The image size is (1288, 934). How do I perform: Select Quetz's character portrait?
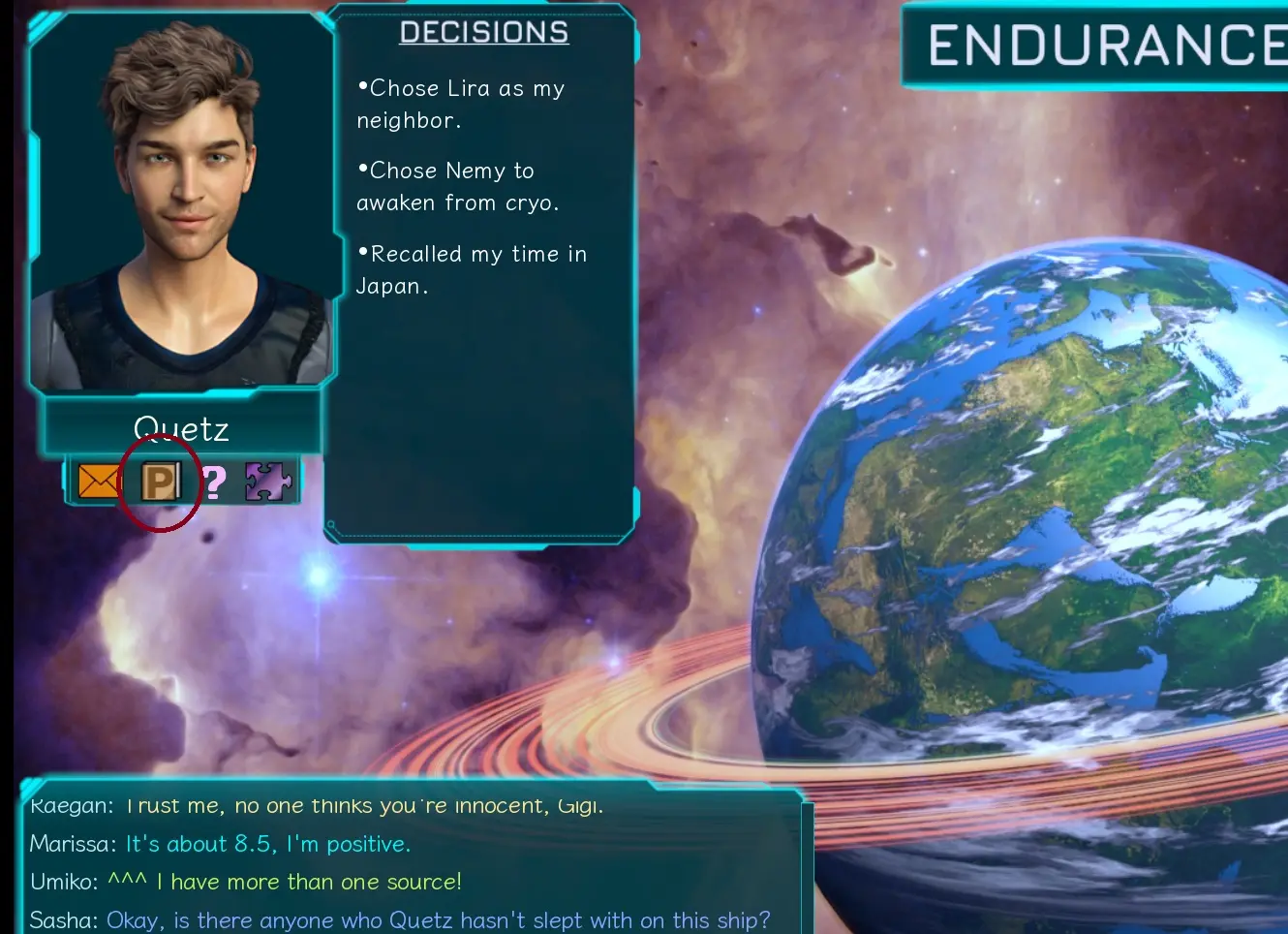[x=181, y=203]
